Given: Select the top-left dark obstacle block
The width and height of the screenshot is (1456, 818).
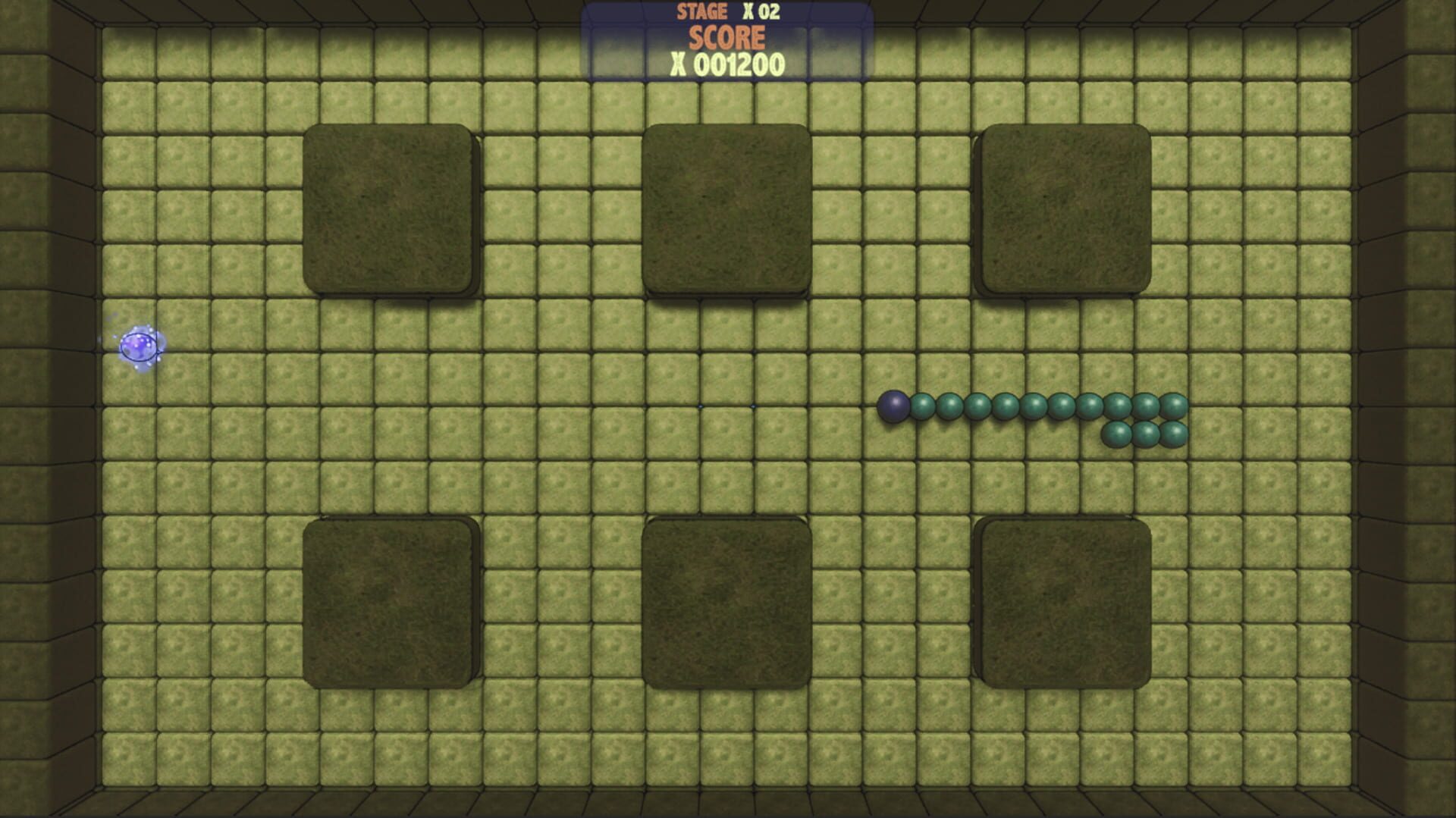Looking at the screenshot, I should tap(391, 208).
